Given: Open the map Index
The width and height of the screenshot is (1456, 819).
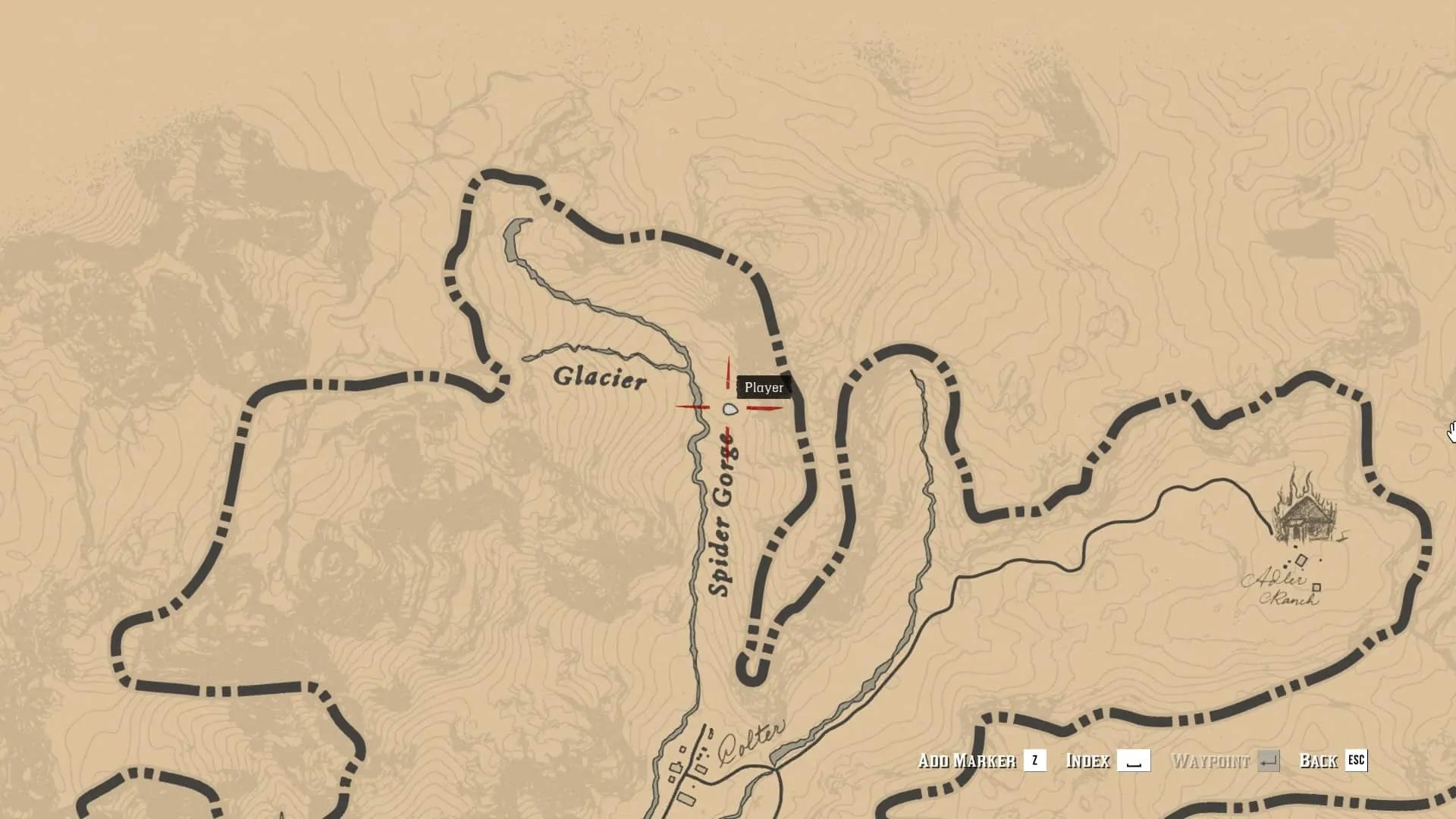Looking at the screenshot, I should 1107,761.
